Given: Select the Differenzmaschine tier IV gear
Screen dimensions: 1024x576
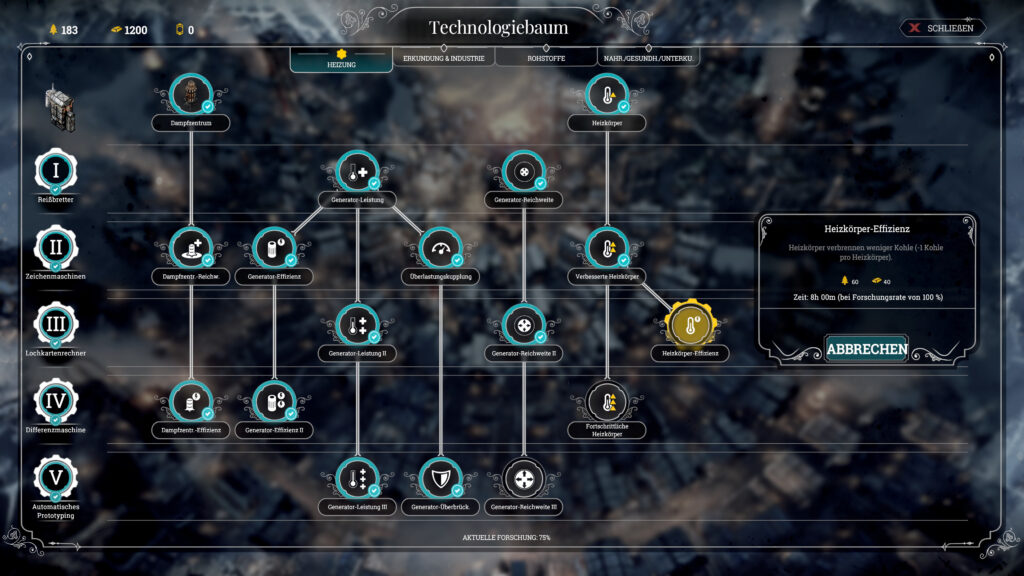Looking at the screenshot, I should coord(56,402).
